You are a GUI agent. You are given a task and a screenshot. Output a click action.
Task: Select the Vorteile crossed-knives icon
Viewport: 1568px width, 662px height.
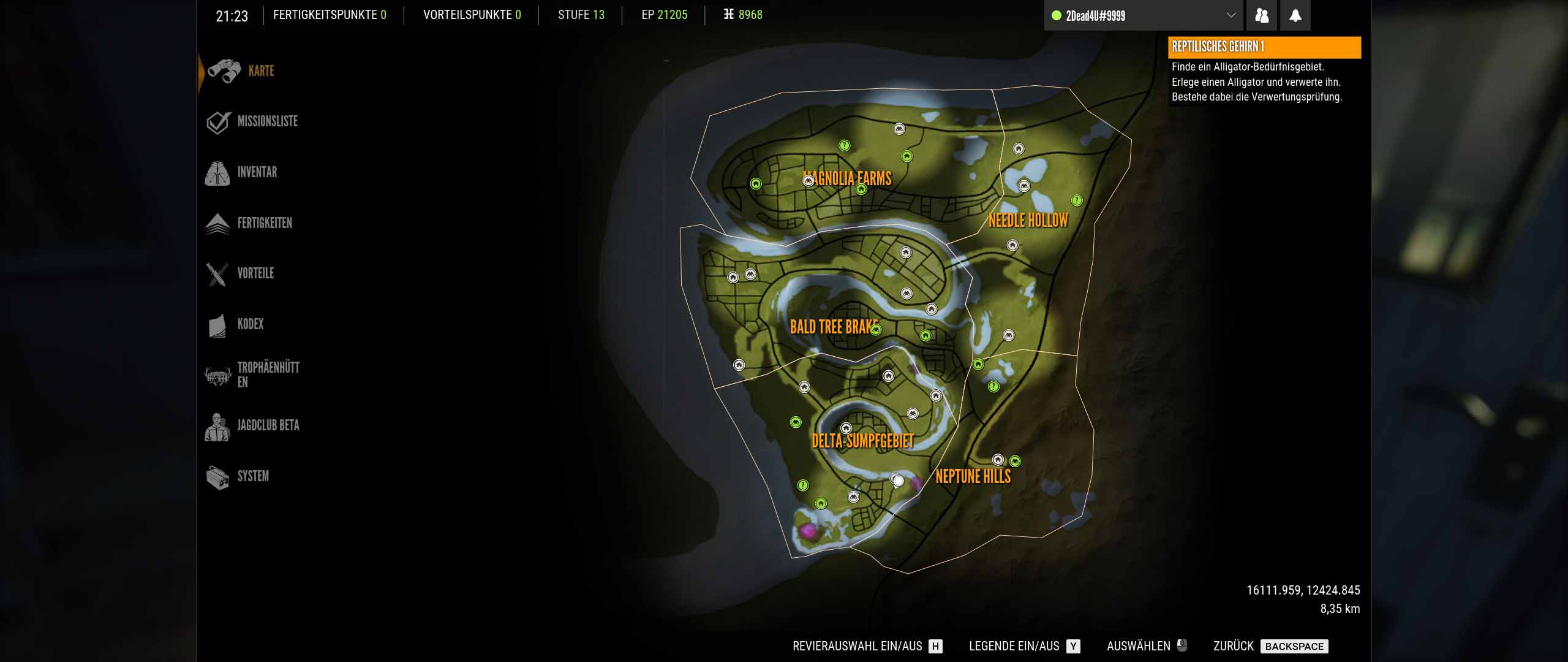click(216, 273)
